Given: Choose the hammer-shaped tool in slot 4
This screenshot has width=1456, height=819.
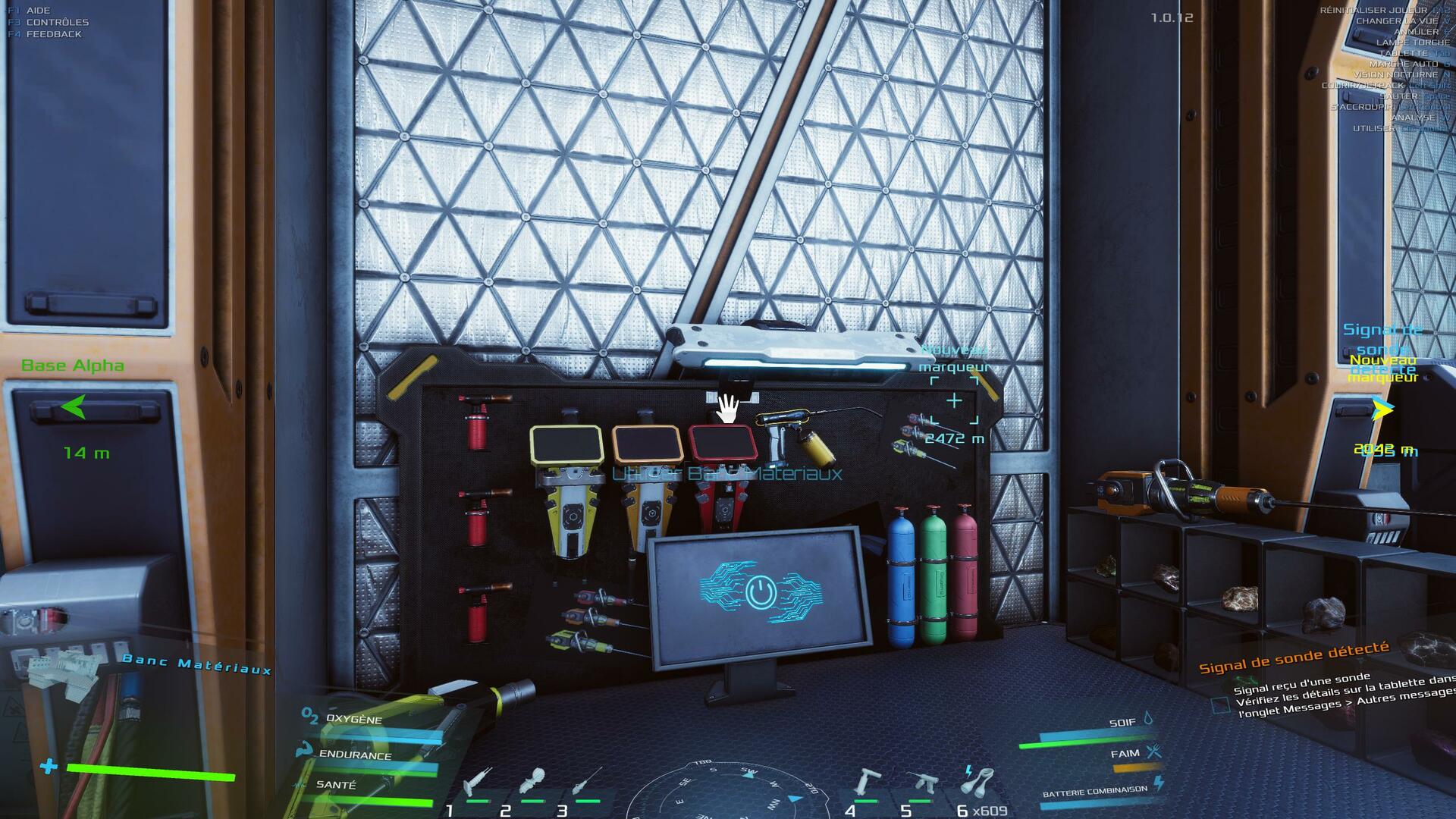Looking at the screenshot, I should coord(865,781).
